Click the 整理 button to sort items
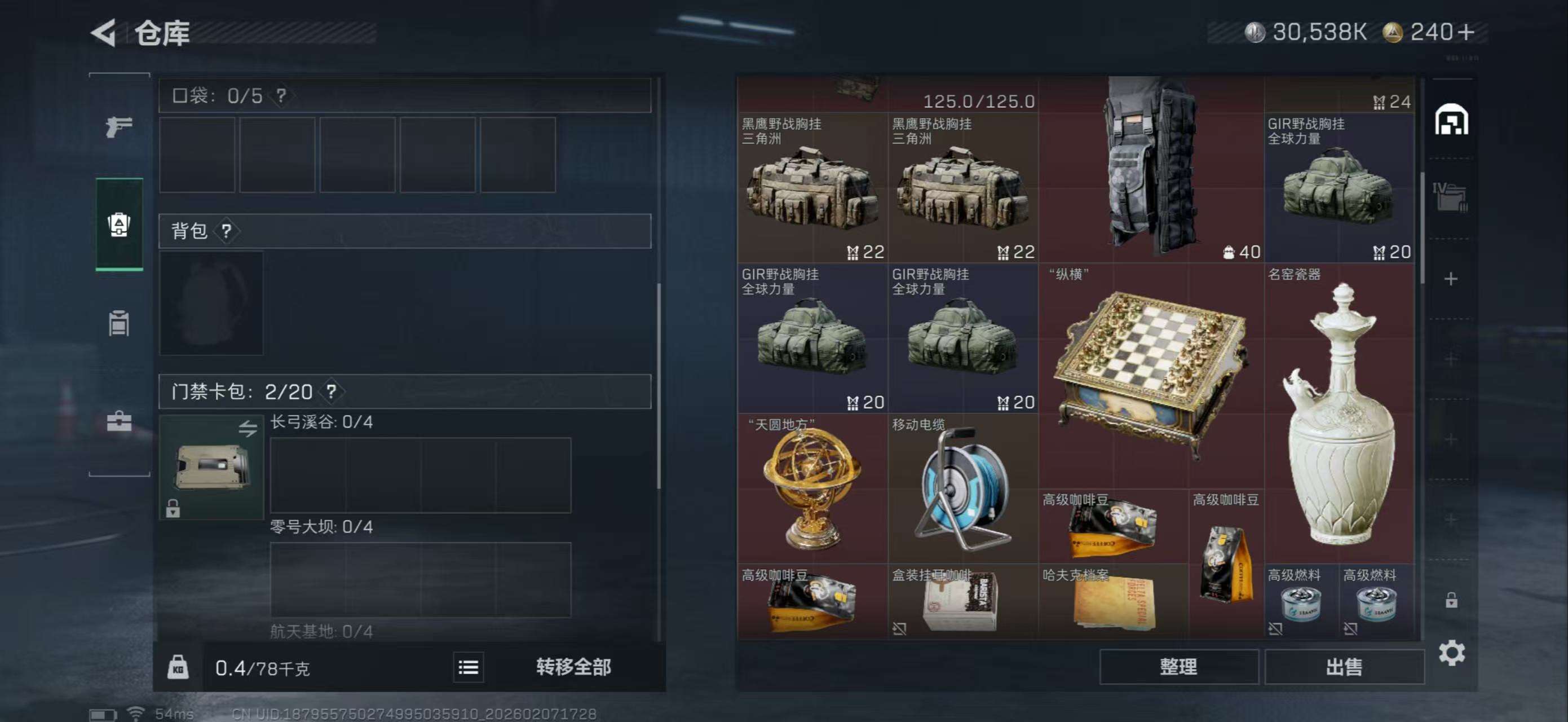 tap(1180, 667)
